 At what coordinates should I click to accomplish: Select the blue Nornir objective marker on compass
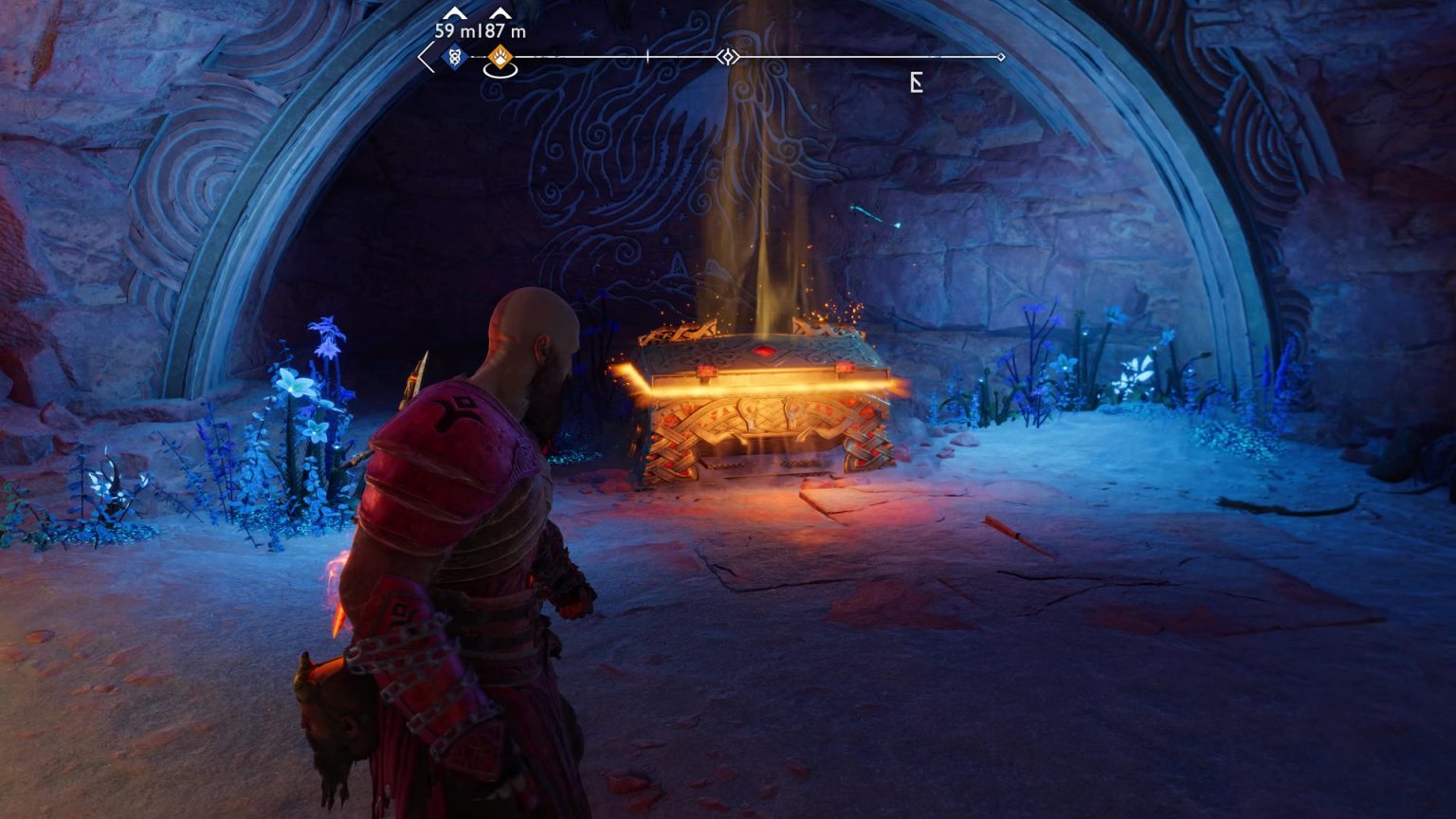pos(454,58)
